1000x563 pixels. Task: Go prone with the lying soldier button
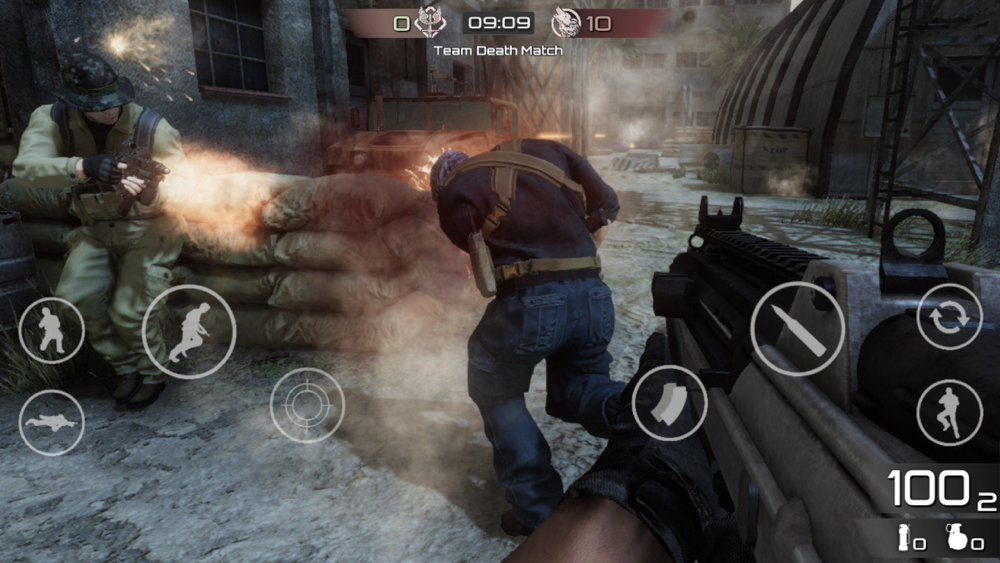[x=51, y=422]
